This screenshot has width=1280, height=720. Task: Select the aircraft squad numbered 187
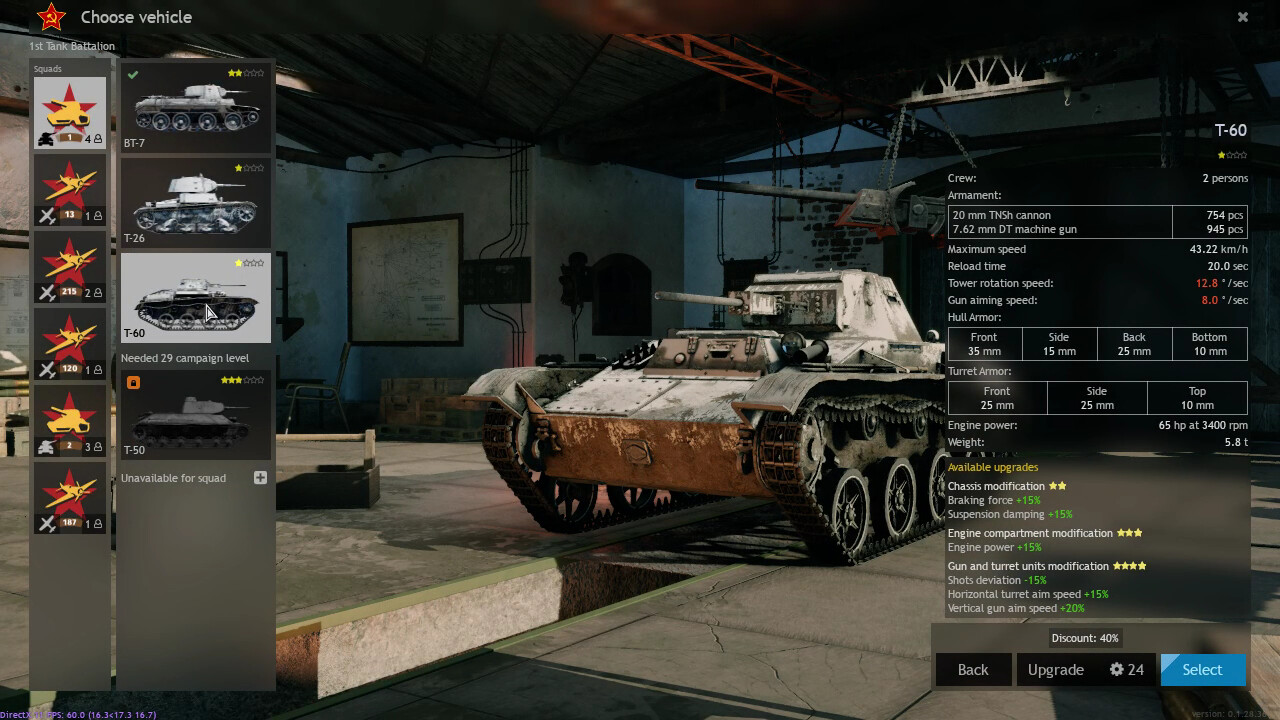pyautogui.click(x=70, y=499)
